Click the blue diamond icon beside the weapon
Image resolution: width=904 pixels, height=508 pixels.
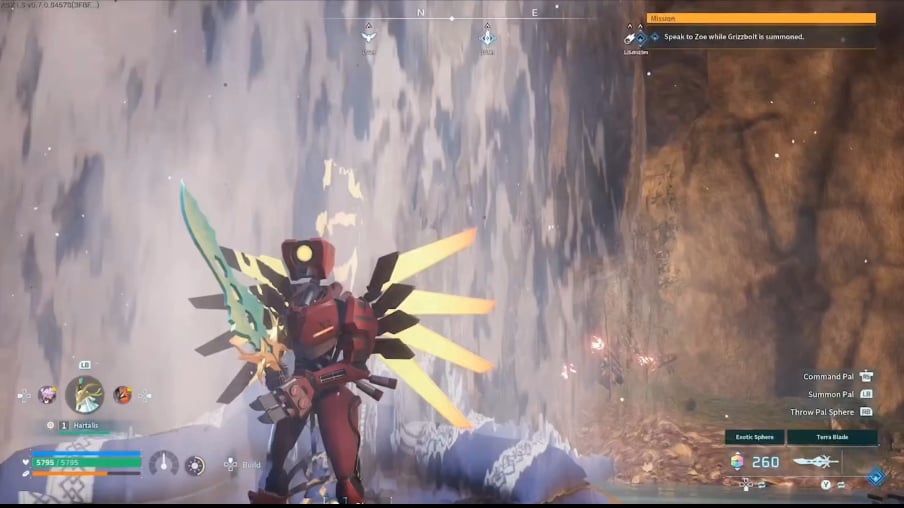pyautogui.click(x=876, y=477)
